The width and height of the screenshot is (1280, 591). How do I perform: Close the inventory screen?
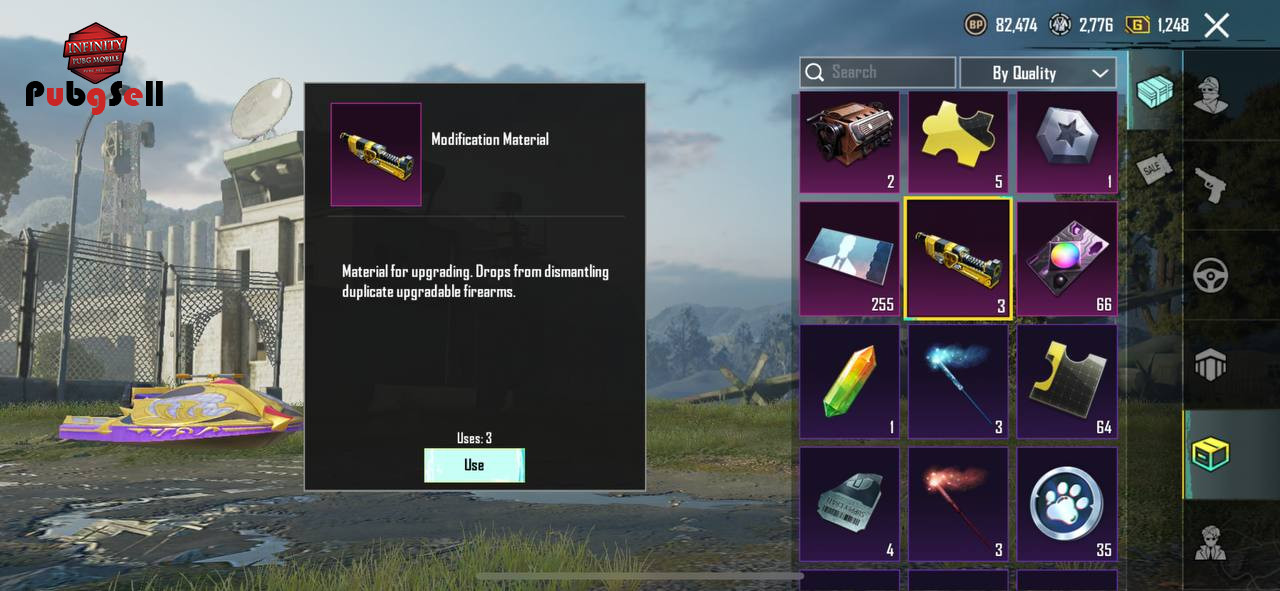pyautogui.click(x=1216, y=25)
